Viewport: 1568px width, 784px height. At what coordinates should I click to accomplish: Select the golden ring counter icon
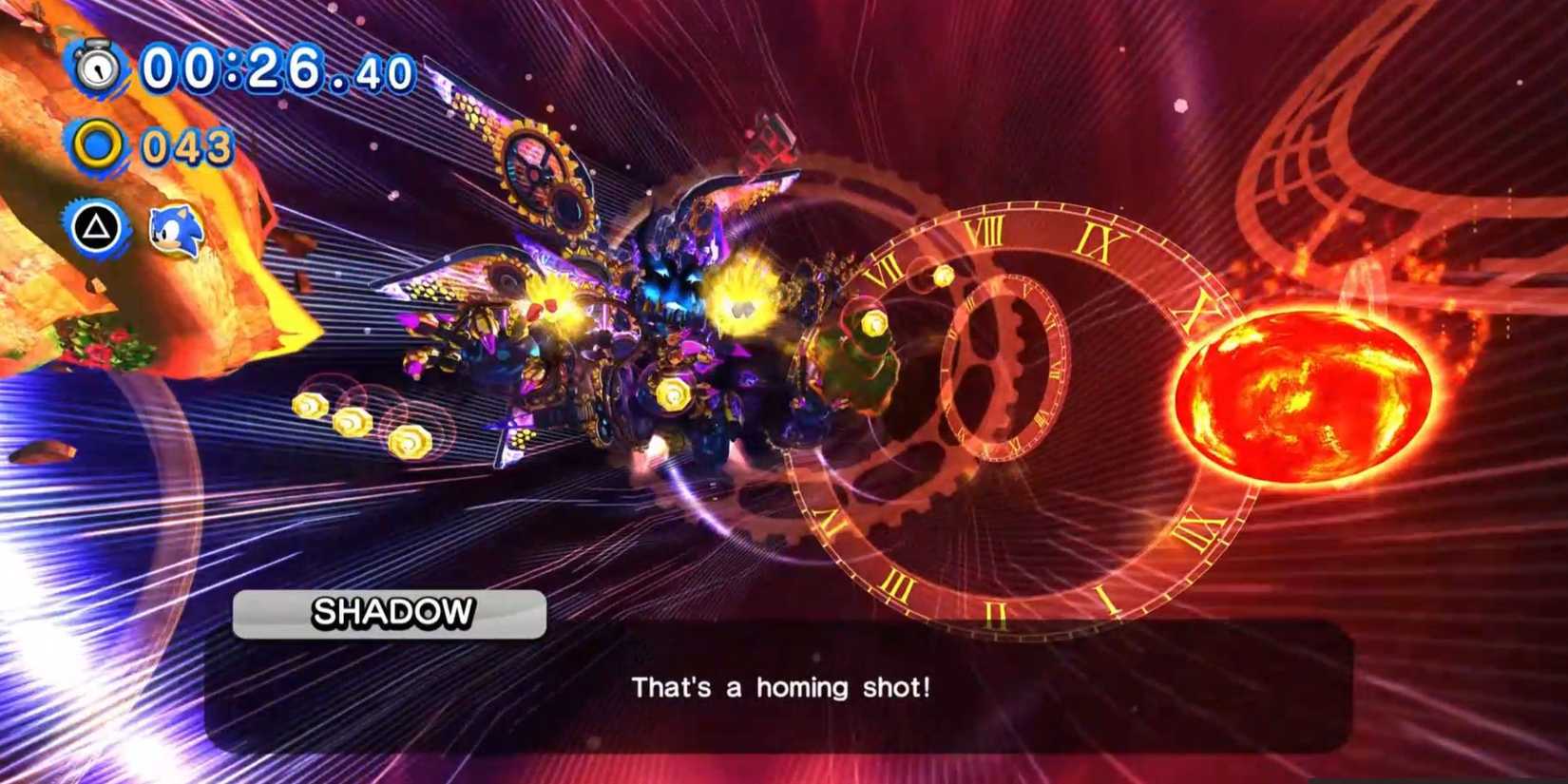point(98,143)
